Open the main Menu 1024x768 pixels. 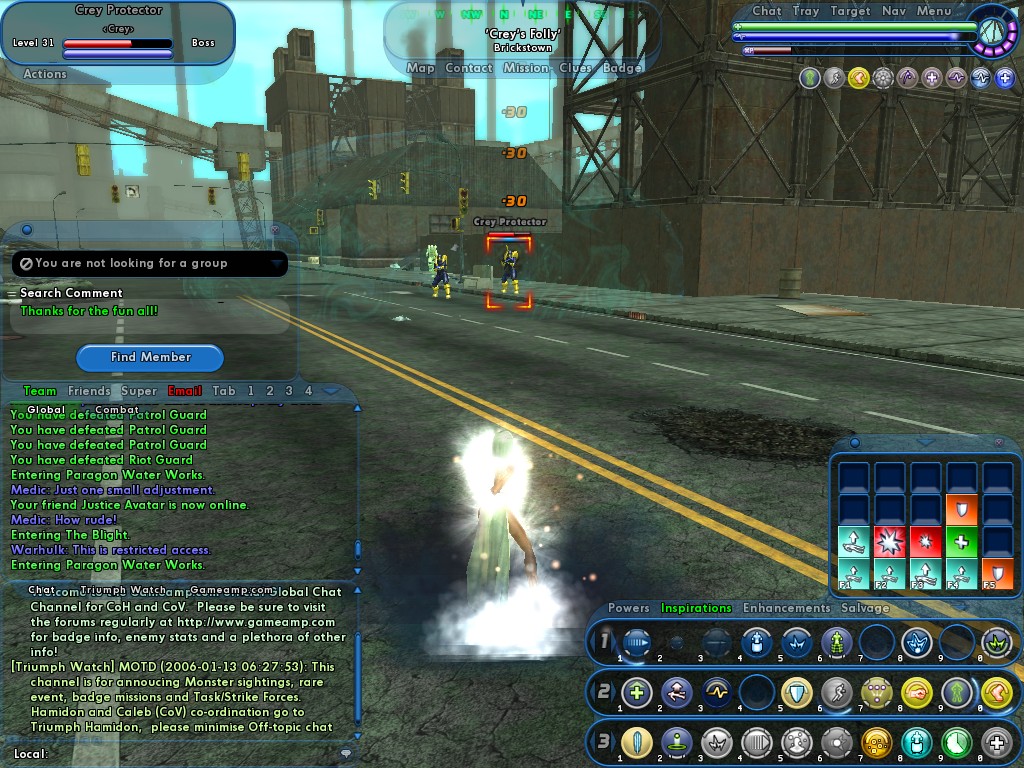point(933,11)
